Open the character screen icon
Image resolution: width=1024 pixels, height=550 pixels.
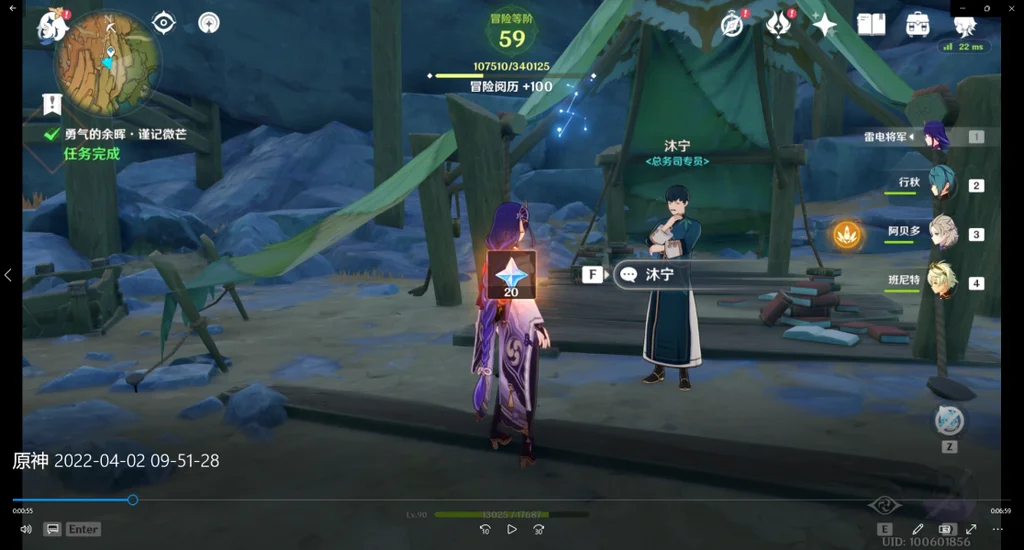point(964,25)
